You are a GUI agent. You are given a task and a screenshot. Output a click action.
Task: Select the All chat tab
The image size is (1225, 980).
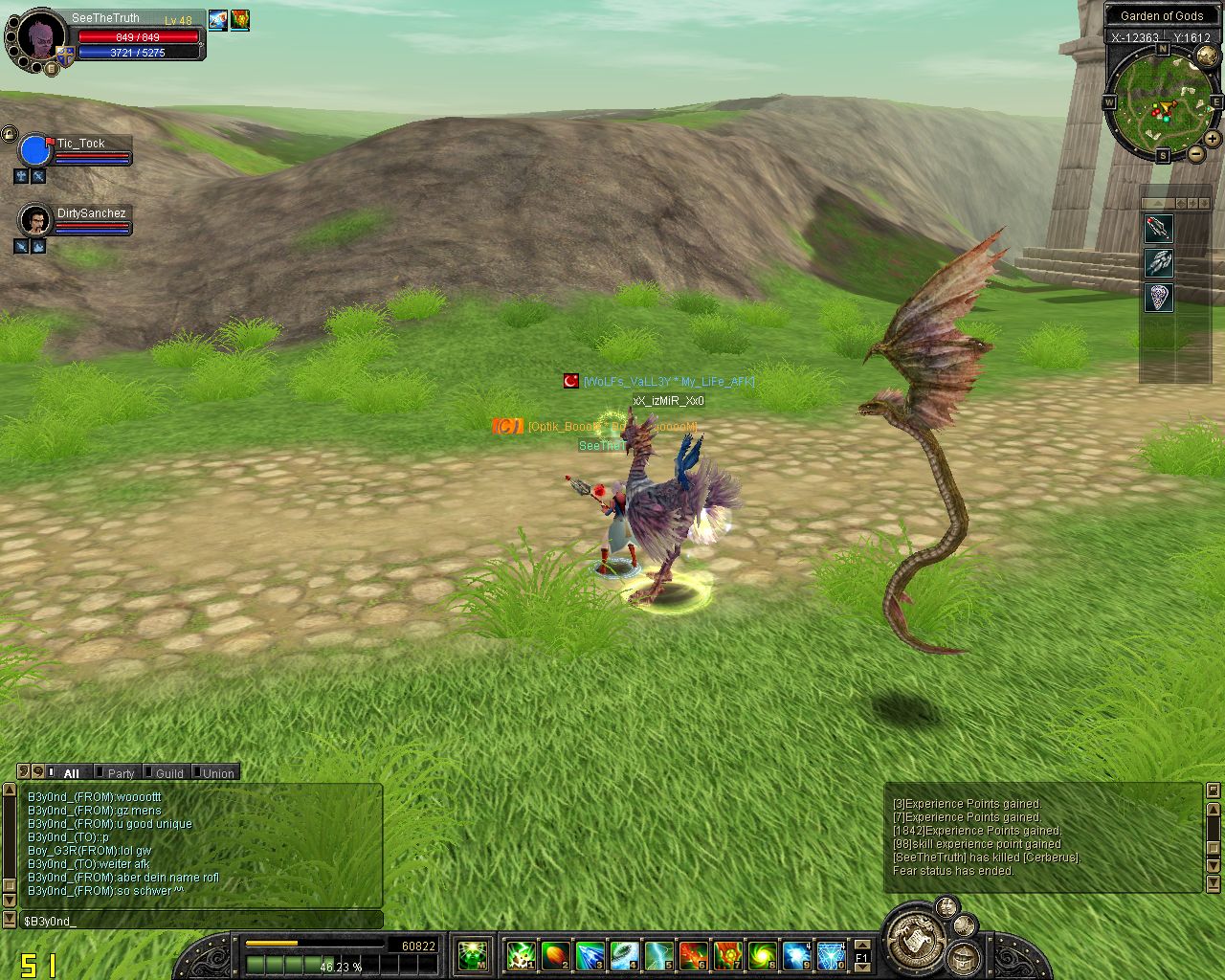[x=70, y=773]
